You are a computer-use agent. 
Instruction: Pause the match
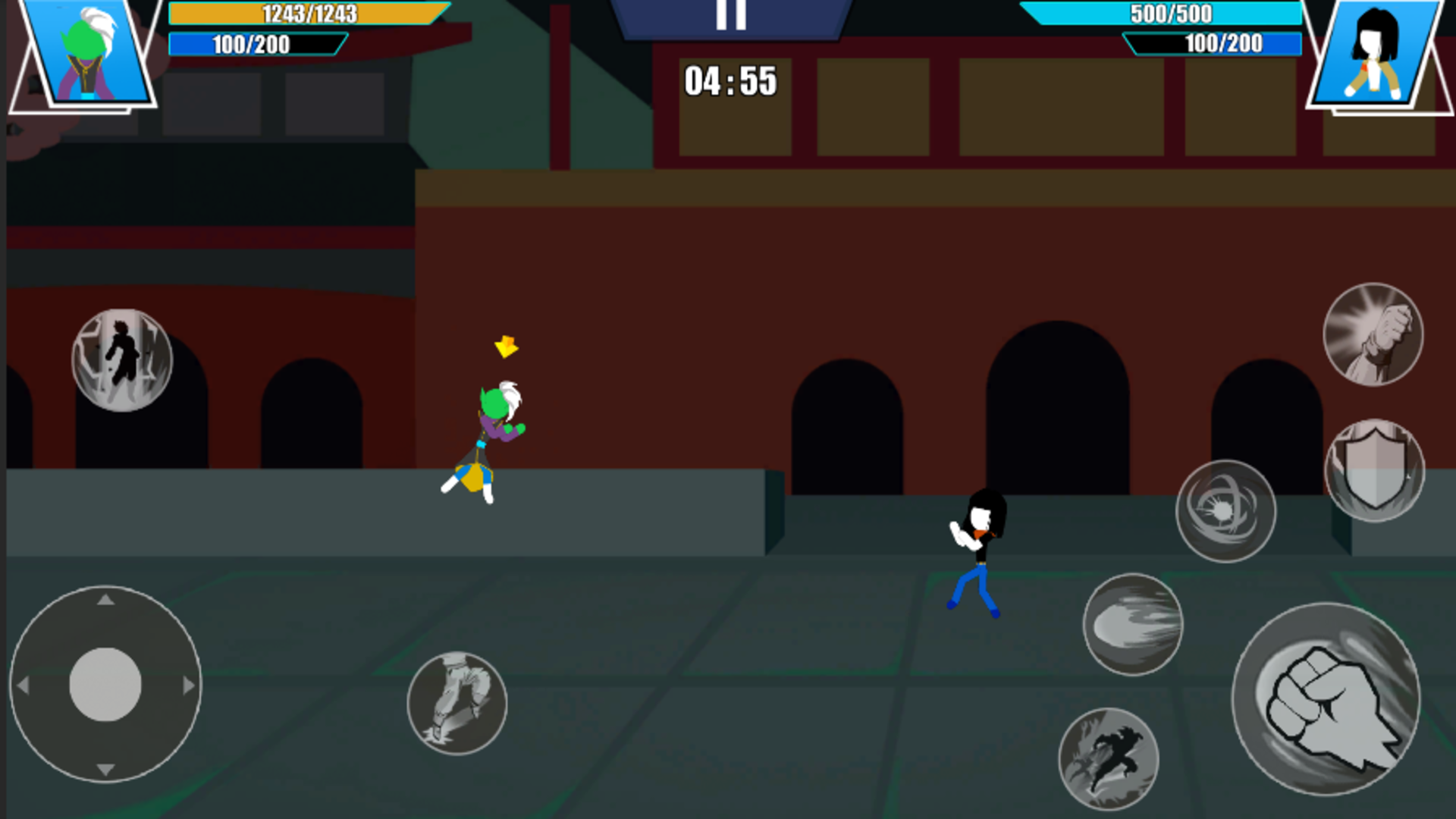coord(730,14)
